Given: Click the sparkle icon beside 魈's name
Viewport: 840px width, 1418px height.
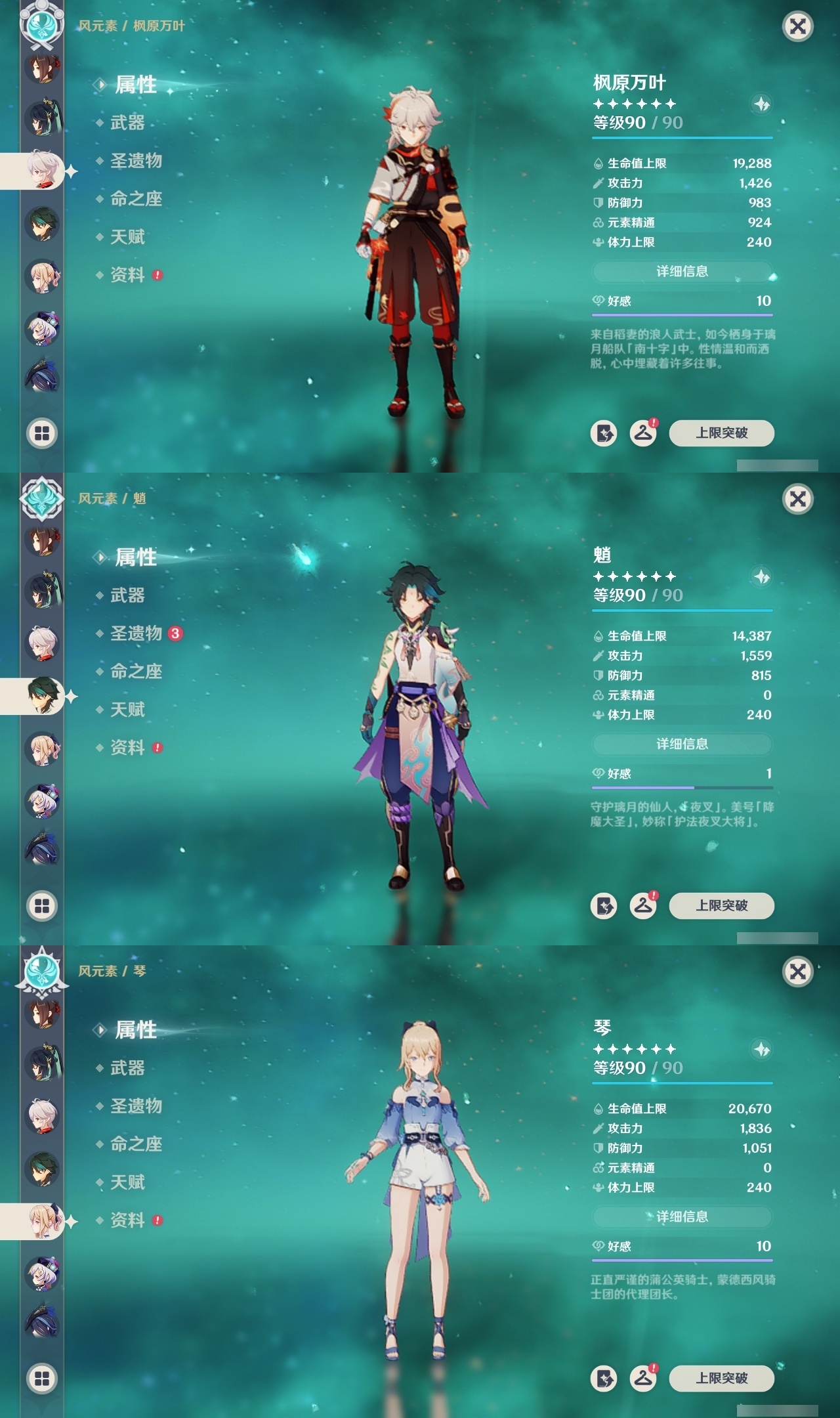Looking at the screenshot, I should tap(761, 578).
